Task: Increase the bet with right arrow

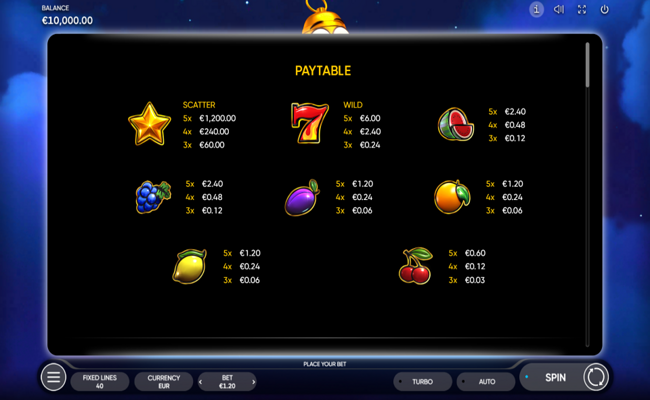Action: click(x=254, y=381)
